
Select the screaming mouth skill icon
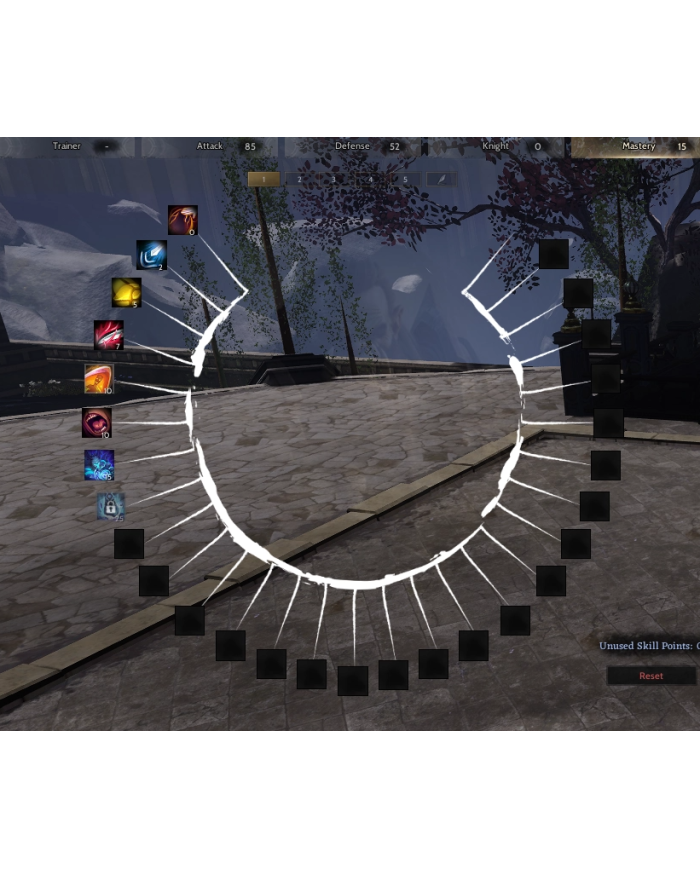(97, 422)
